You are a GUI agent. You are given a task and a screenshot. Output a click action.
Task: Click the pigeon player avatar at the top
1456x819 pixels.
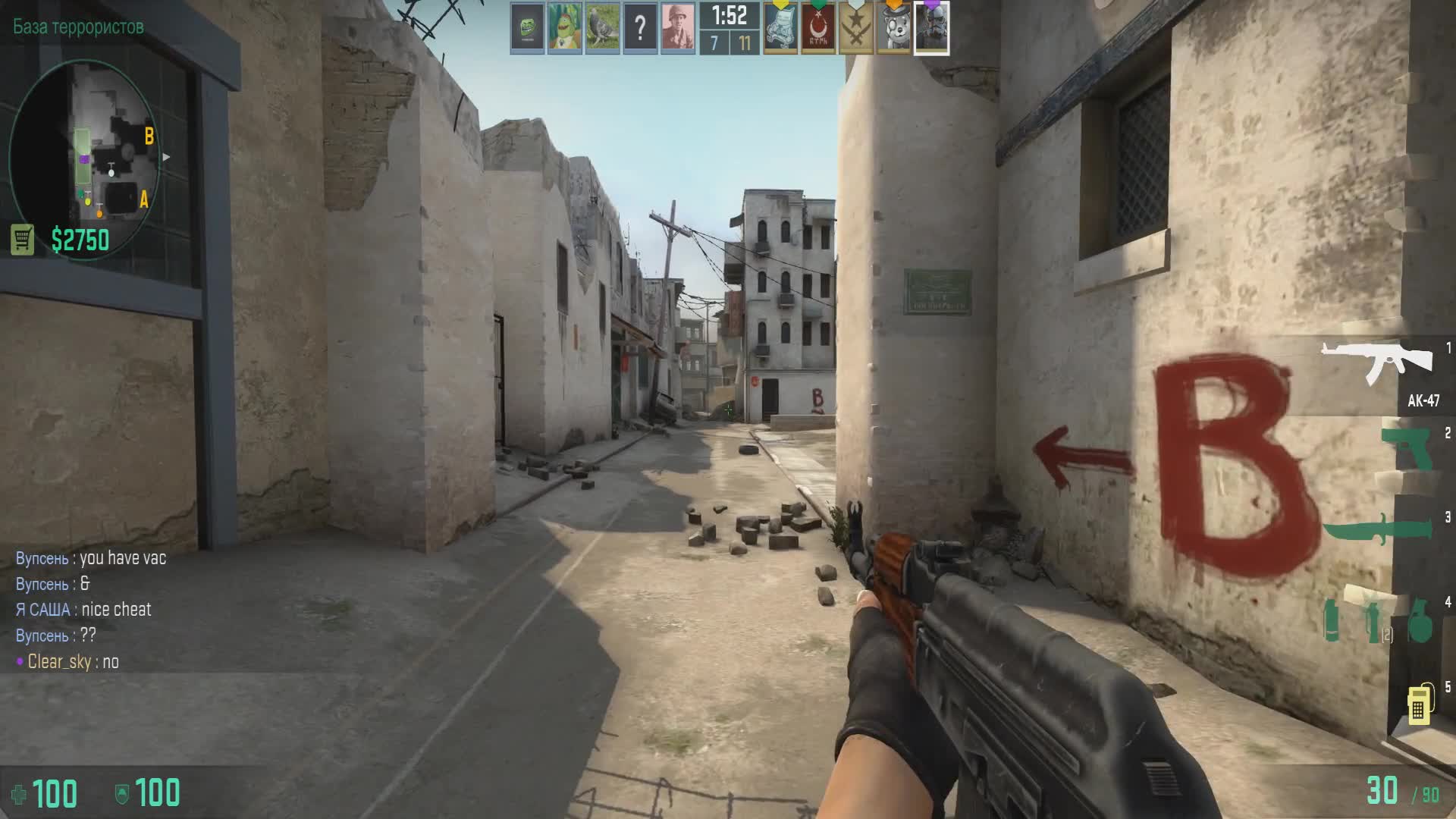coord(604,28)
